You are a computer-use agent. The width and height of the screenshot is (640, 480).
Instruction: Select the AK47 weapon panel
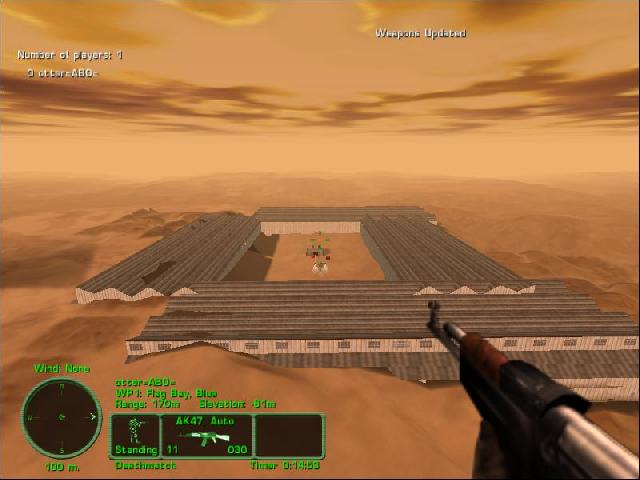205,436
